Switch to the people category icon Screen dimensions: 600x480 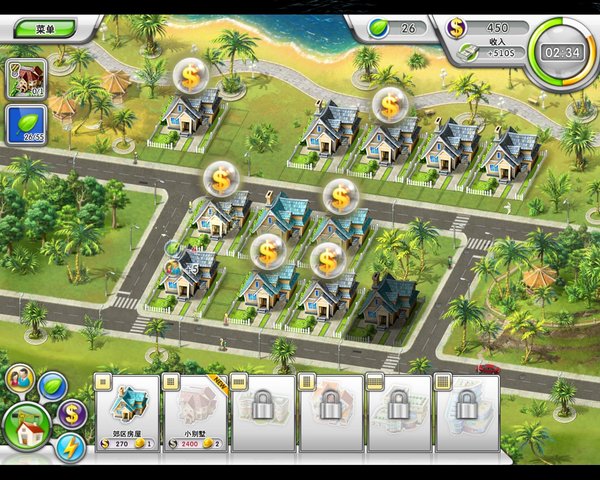(x=19, y=378)
